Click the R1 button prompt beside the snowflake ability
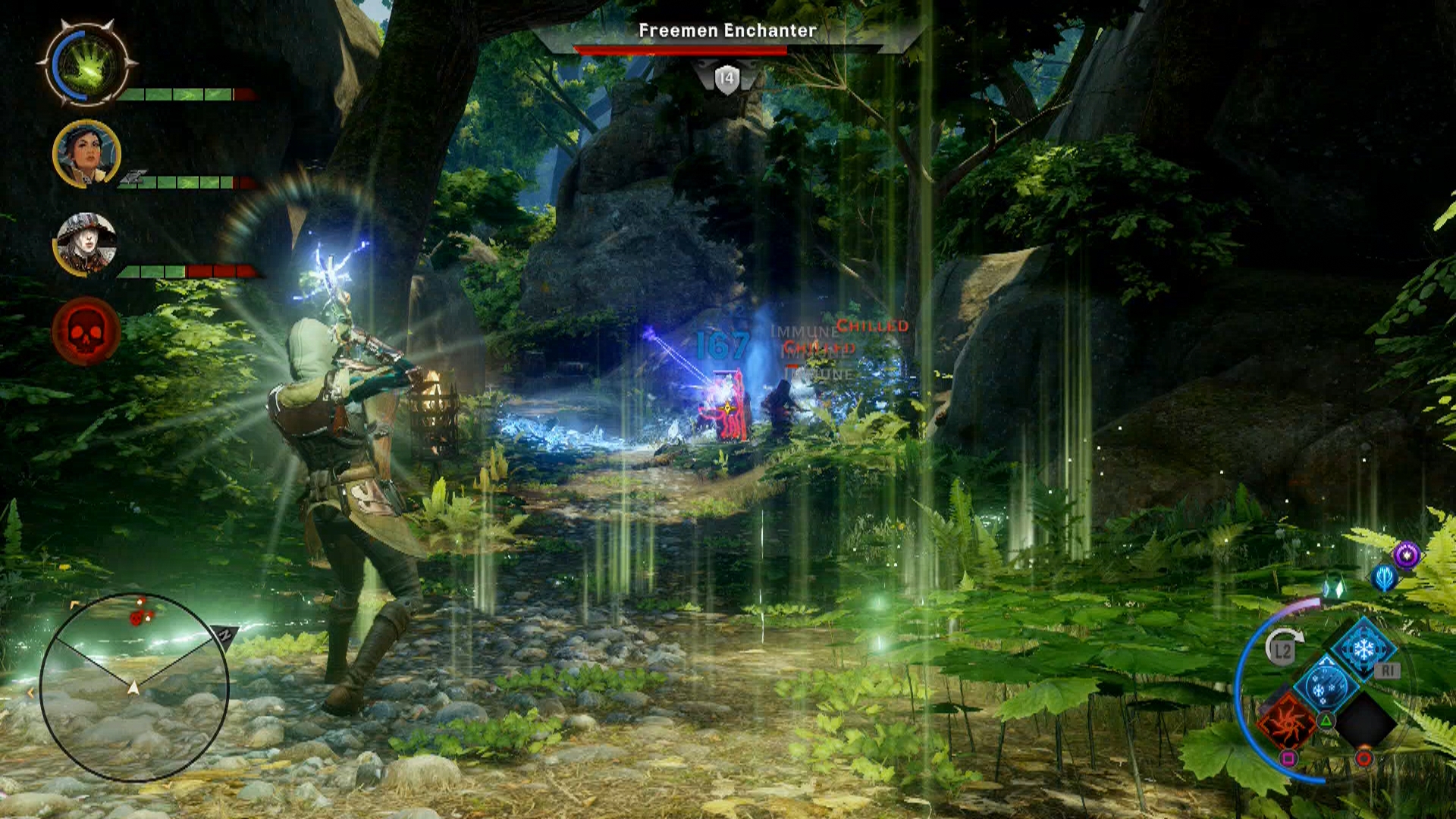Image resolution: width=1456 pixels, height=819 pixels. (x=1387, y=670)
